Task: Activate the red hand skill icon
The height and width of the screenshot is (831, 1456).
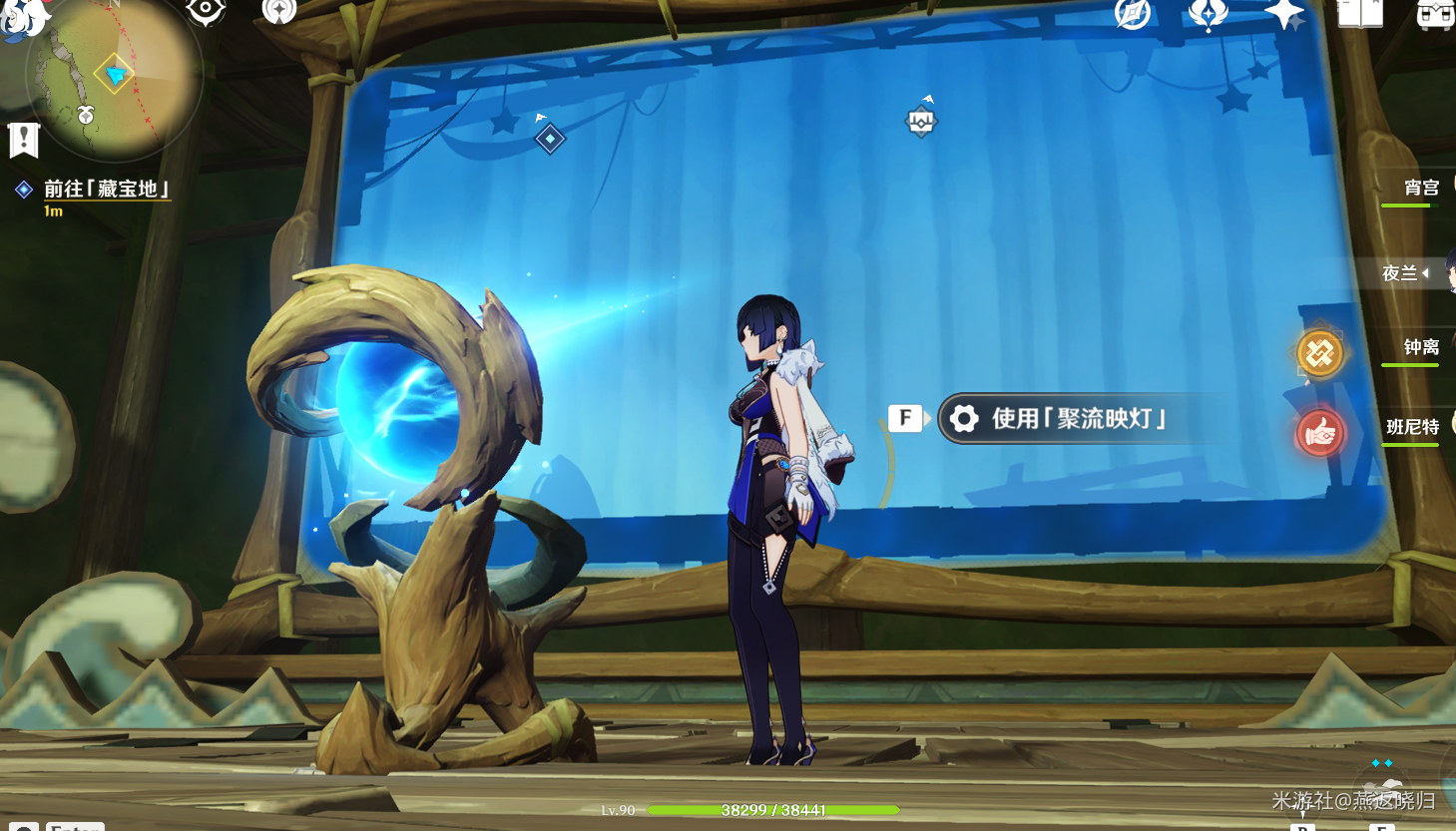Action: pyautogui.click(x=1319, y=434)
